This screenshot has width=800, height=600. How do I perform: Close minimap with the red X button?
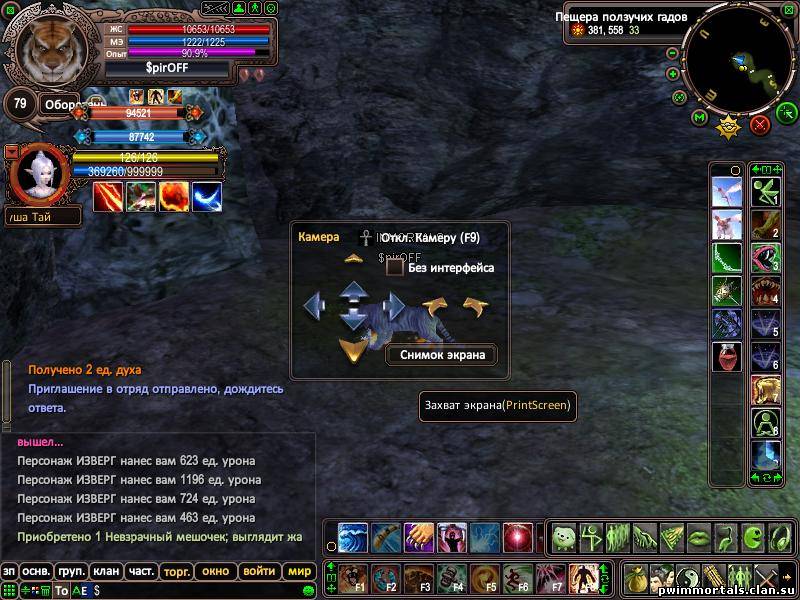[x=760, y=124]
